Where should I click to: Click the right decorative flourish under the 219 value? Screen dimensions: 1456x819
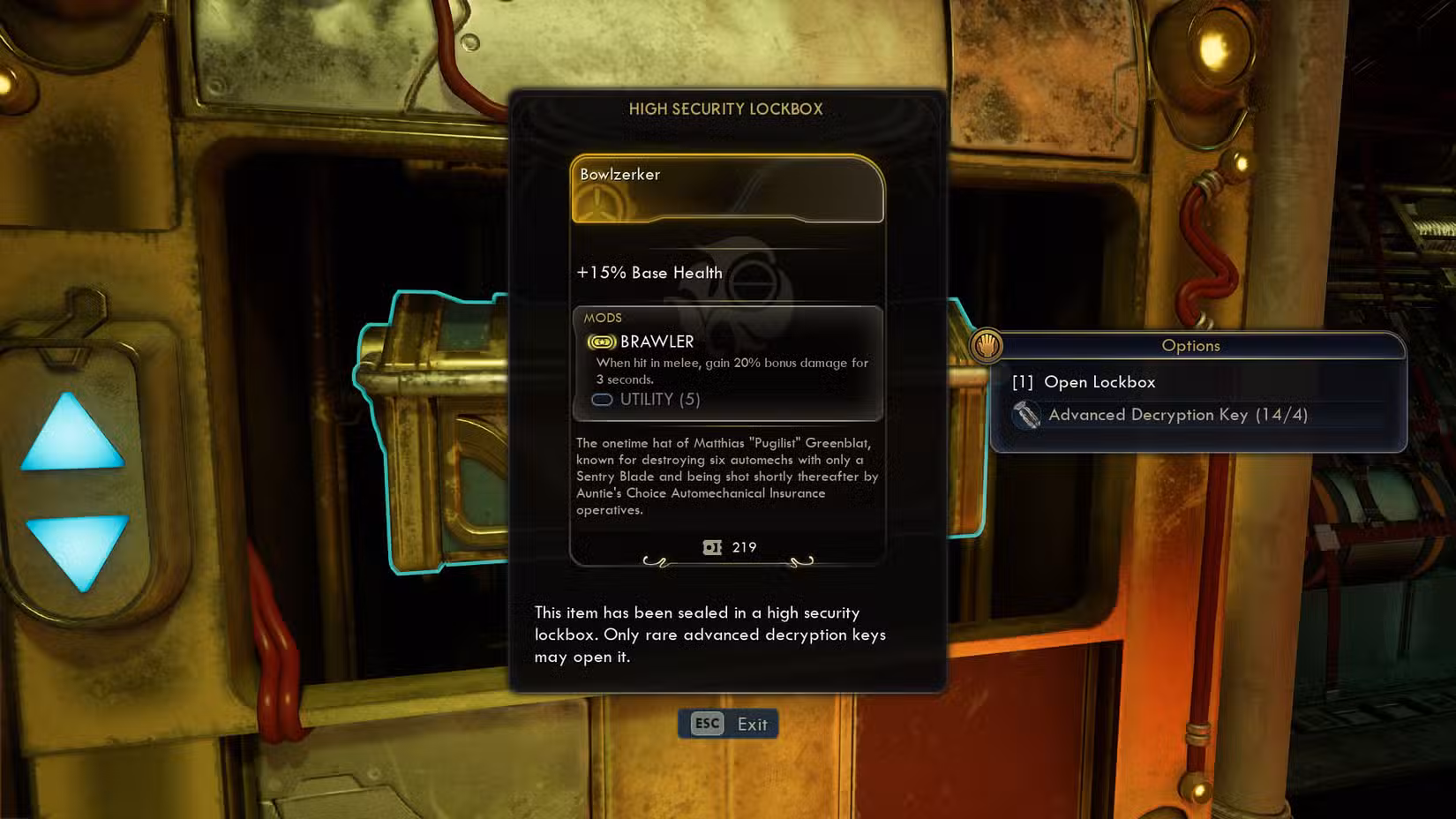(802, 561)
